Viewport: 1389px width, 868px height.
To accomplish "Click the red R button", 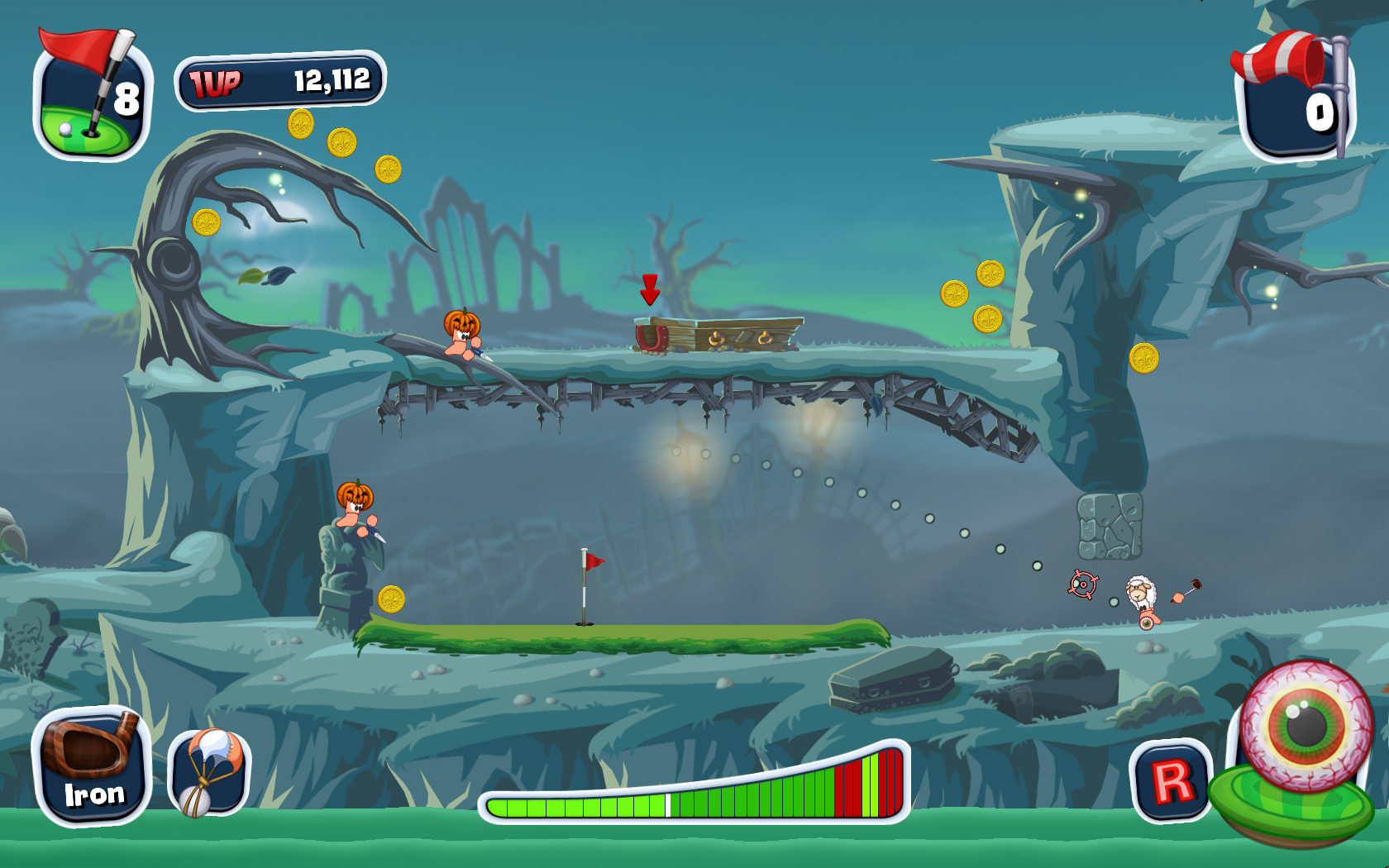I will 1172,780.
